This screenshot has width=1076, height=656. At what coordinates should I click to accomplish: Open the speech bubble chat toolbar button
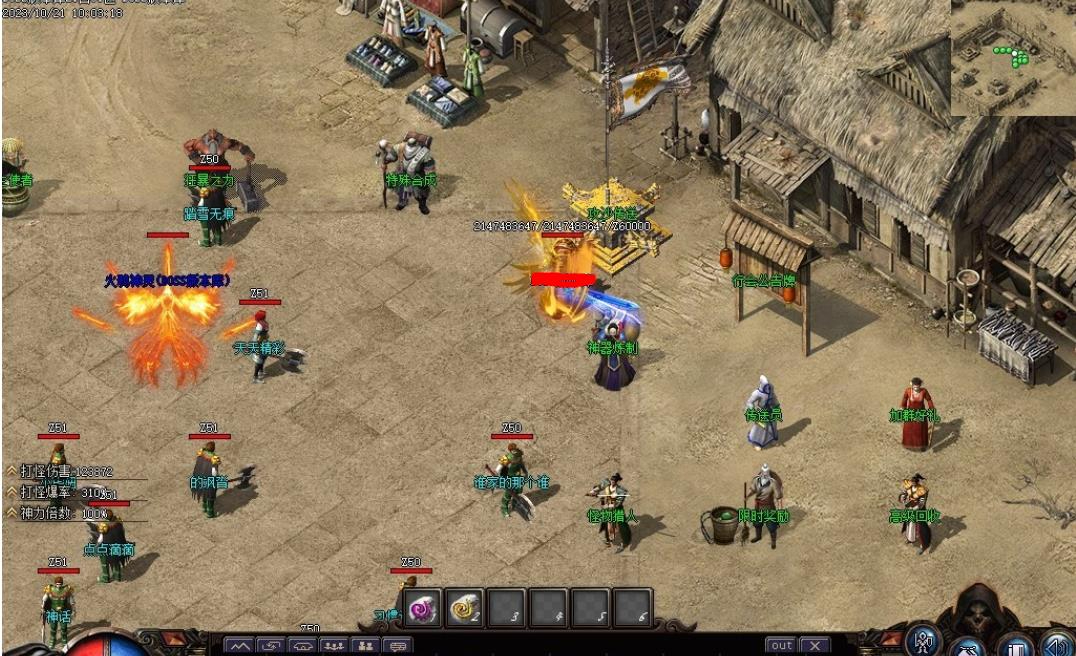[x=397, y=646]
